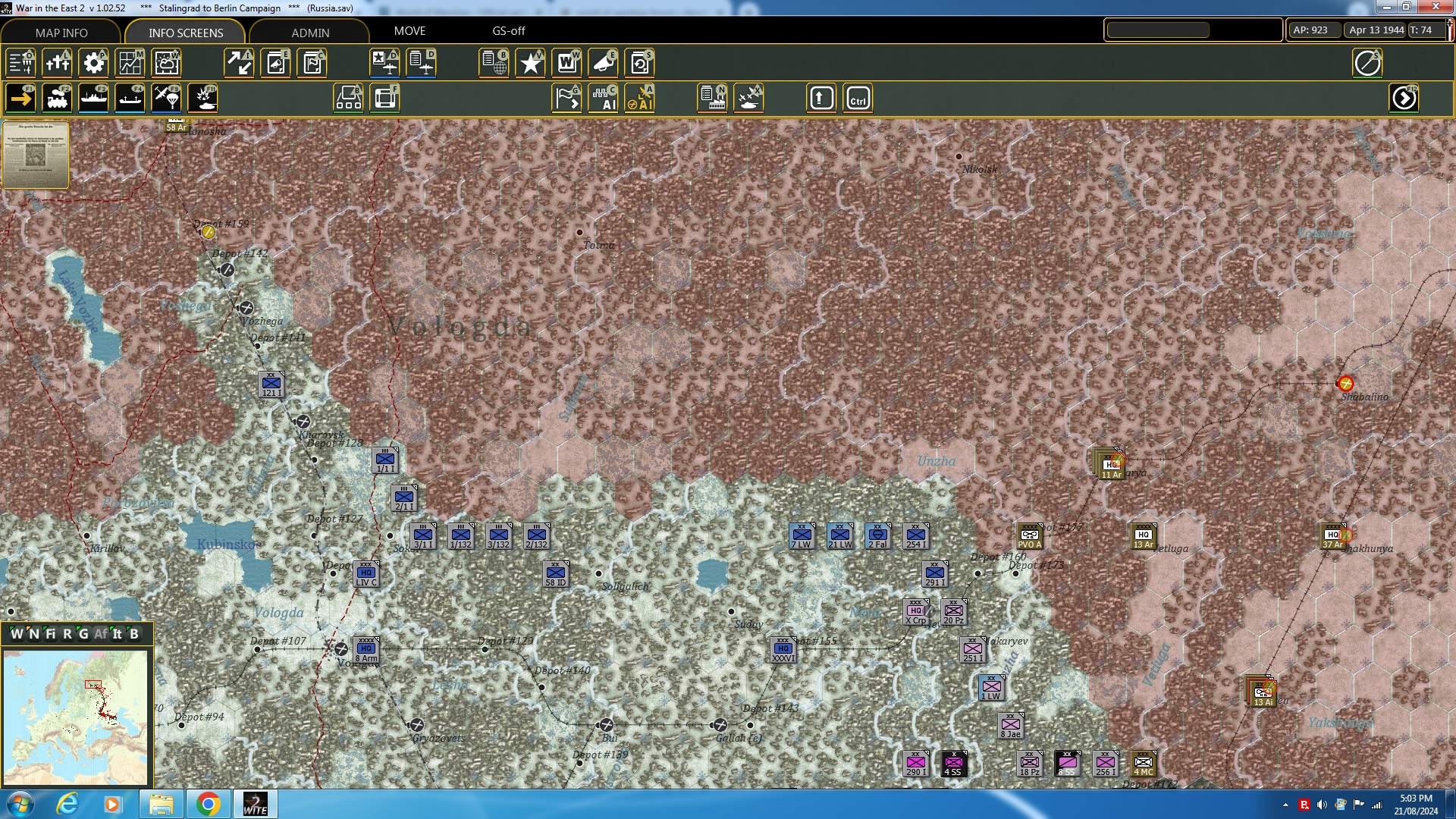Select rail movement mode (F2)

(x=58, y=98)
